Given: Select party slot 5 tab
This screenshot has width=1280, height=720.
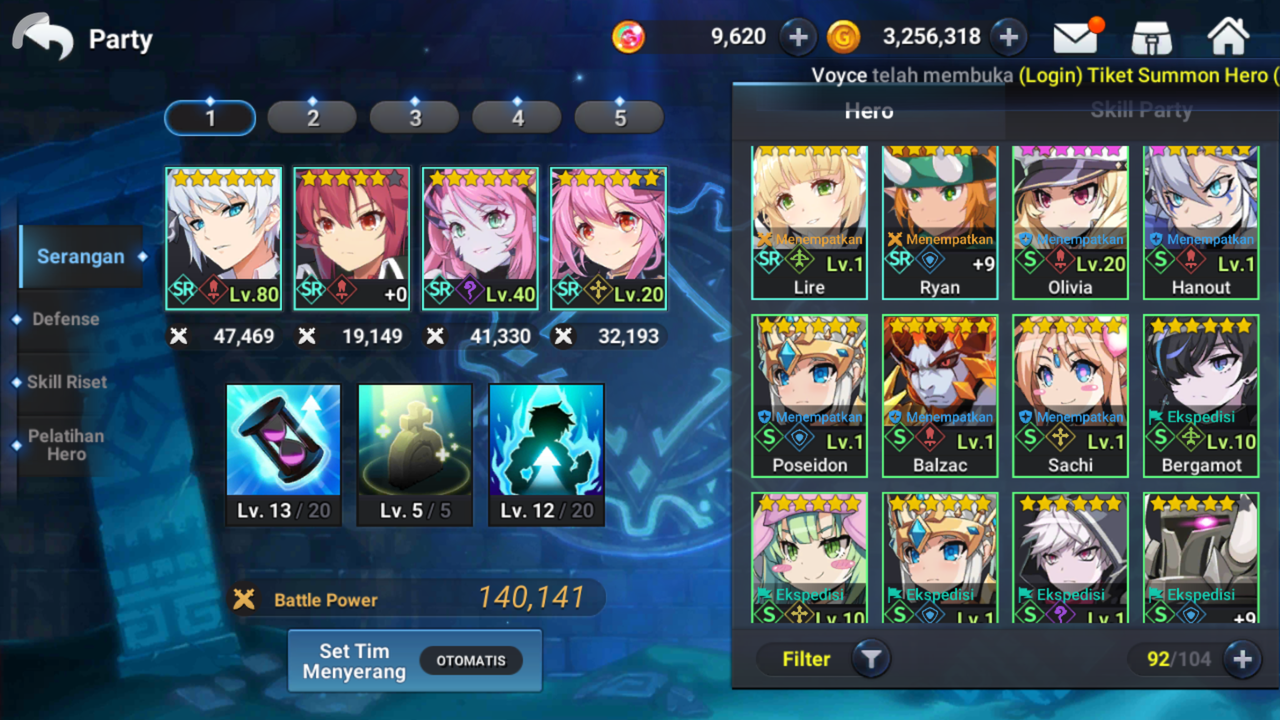Looking at the screenshot, I should (x=619, y=118).
